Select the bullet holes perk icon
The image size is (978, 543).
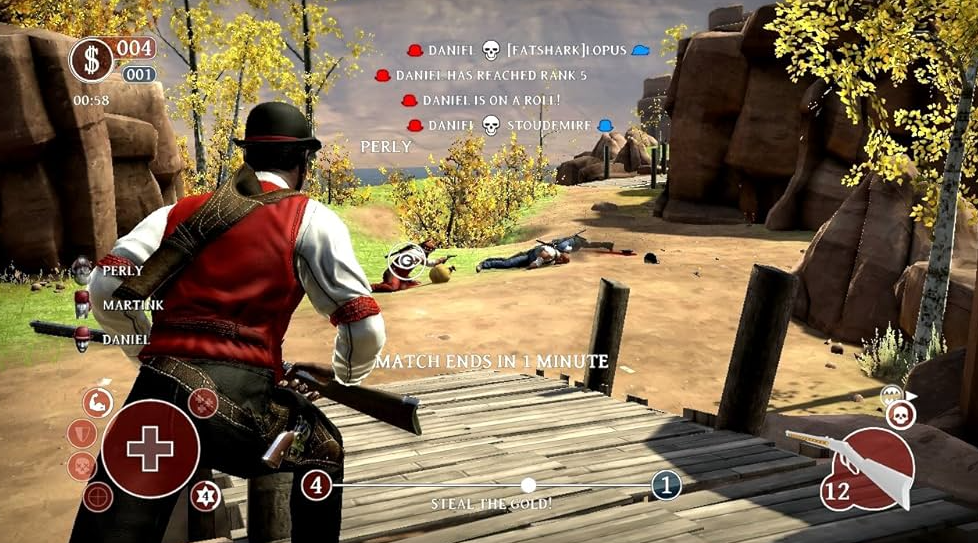[x=203, y=403]
